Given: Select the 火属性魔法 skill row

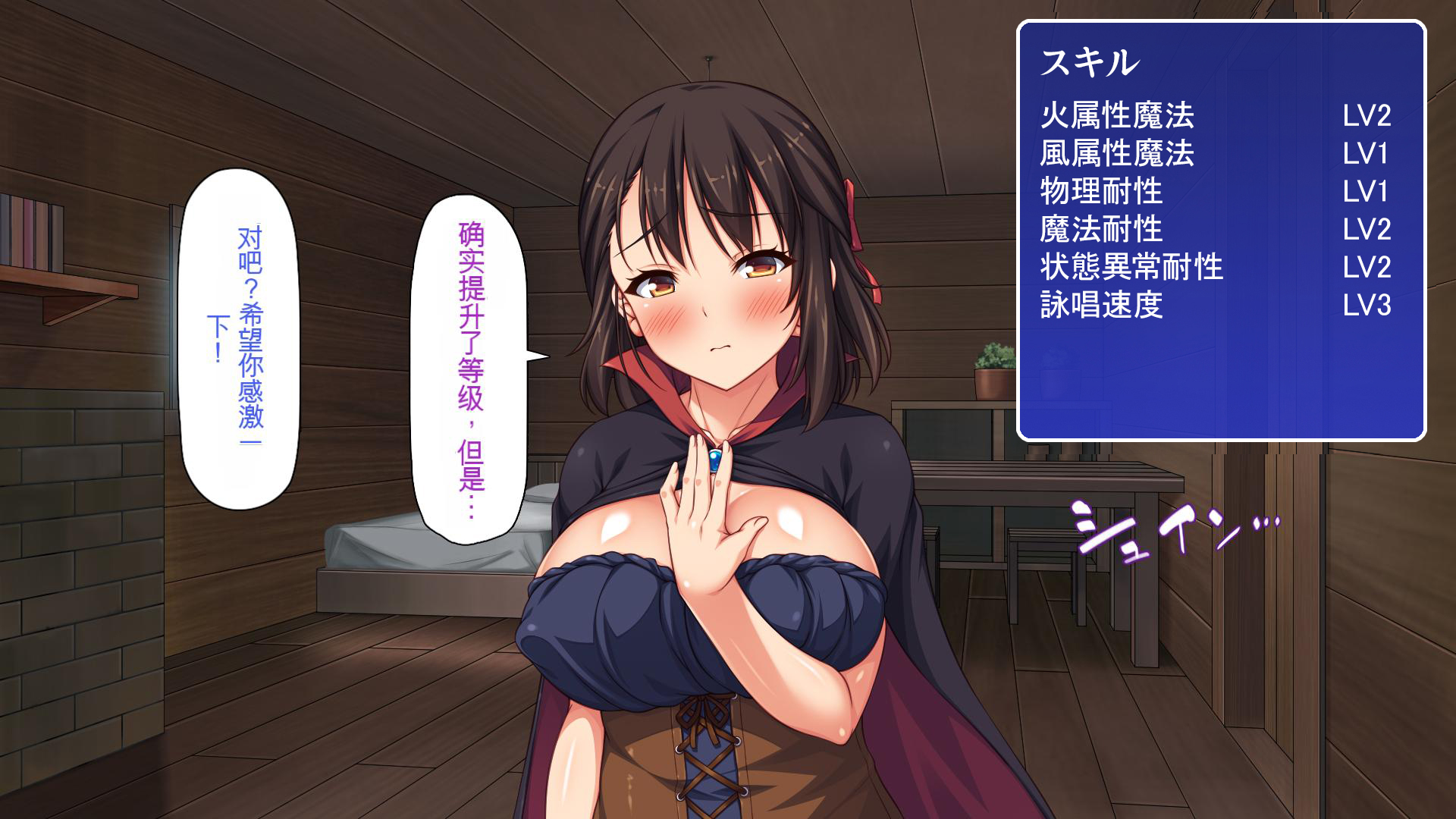Looking at the screenshot, I should (x=1118, y=116).
